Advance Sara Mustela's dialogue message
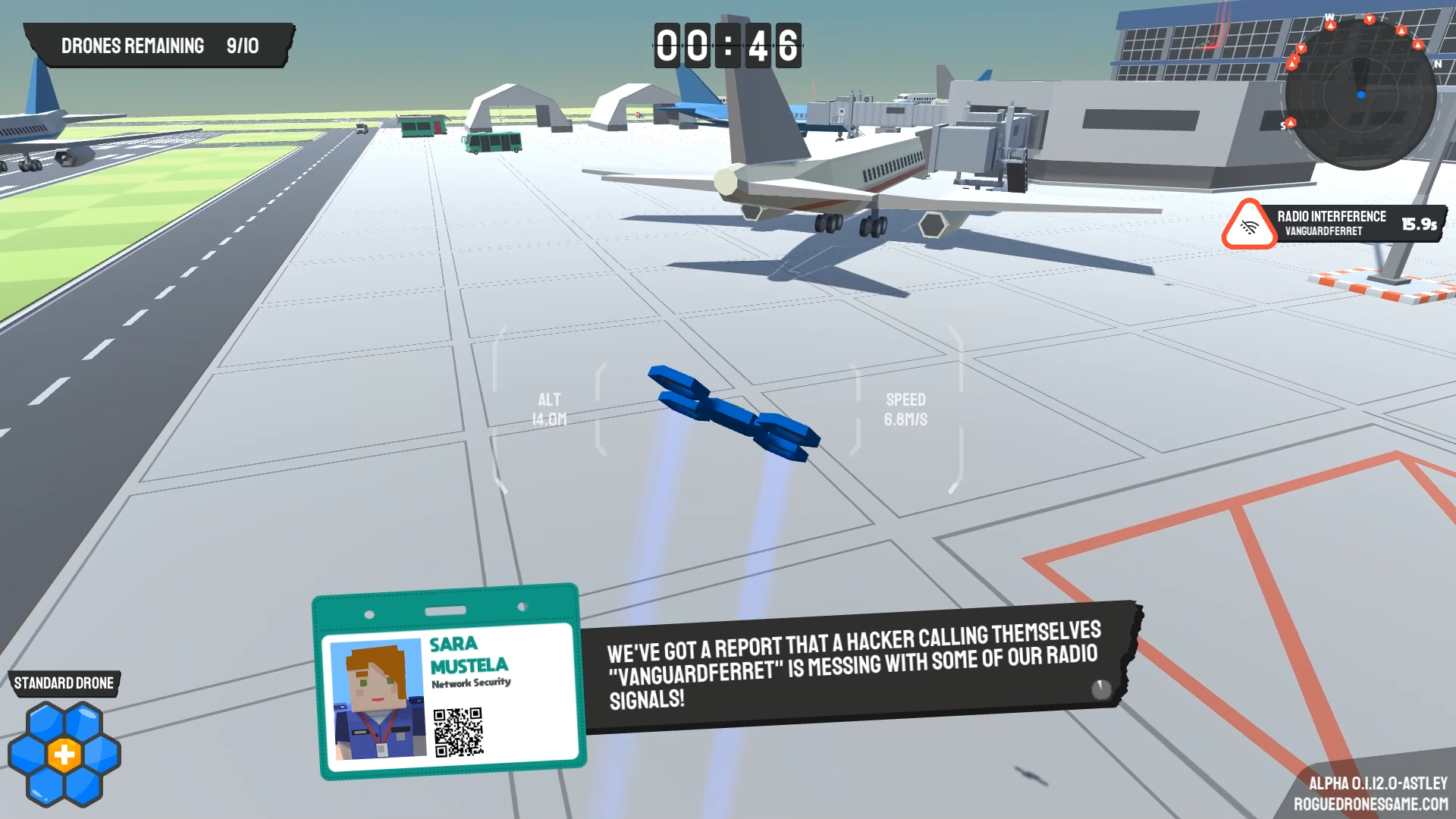The image size is (1456, 819). [x=1100, y=689]
